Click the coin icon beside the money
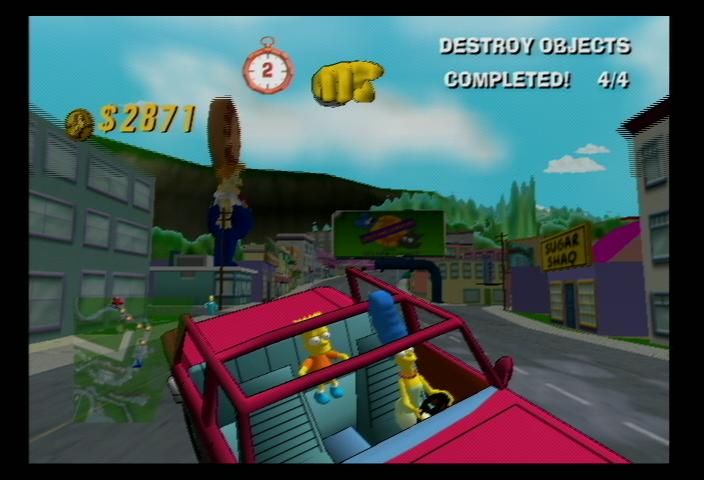This screenshot has height=480, width=704. click(x=79, y=123)
